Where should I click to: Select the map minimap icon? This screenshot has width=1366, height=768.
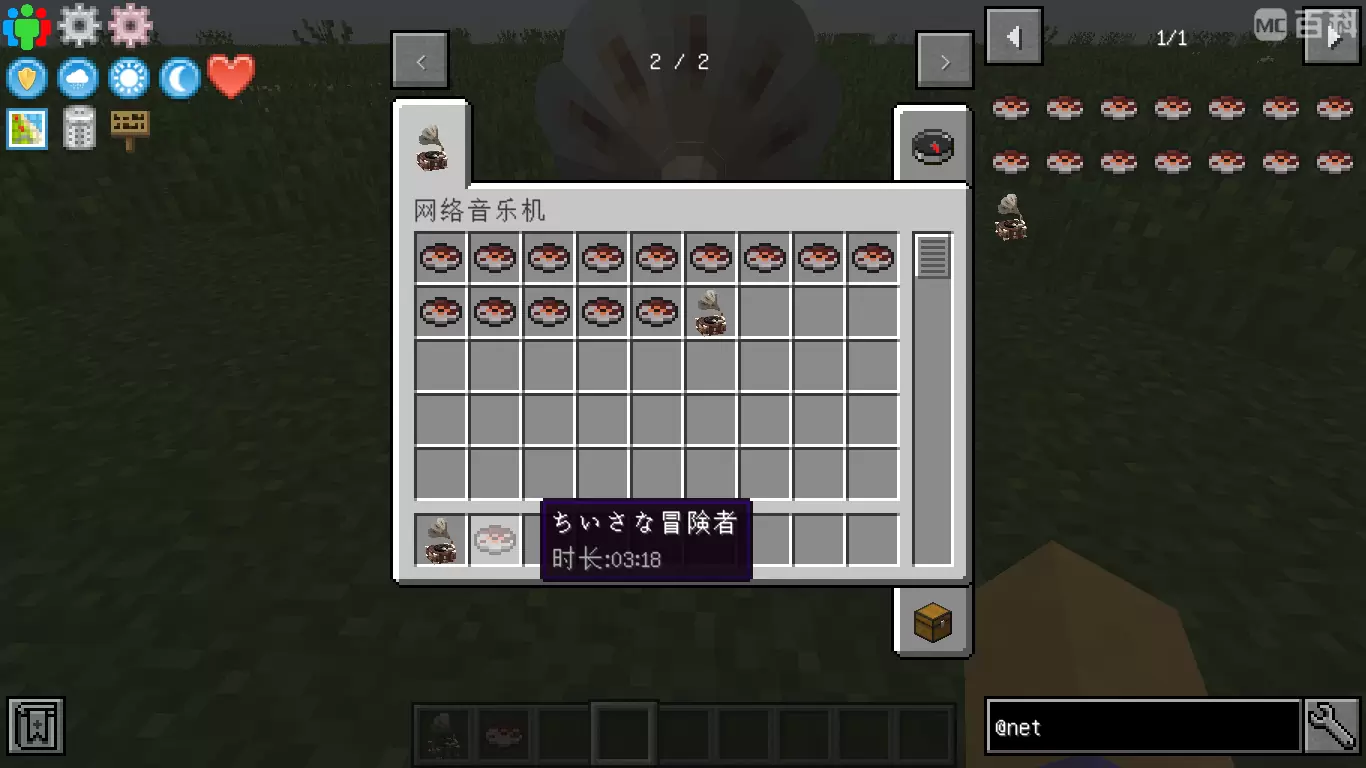pyautogui.click(x=26, y=128)
